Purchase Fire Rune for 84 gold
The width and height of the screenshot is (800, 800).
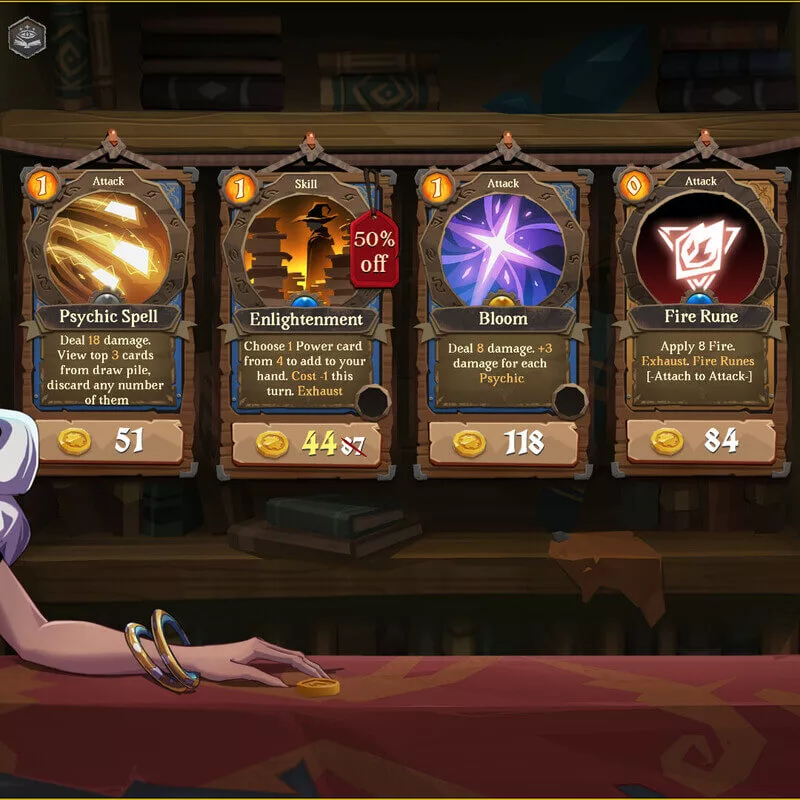pos(700,441)
